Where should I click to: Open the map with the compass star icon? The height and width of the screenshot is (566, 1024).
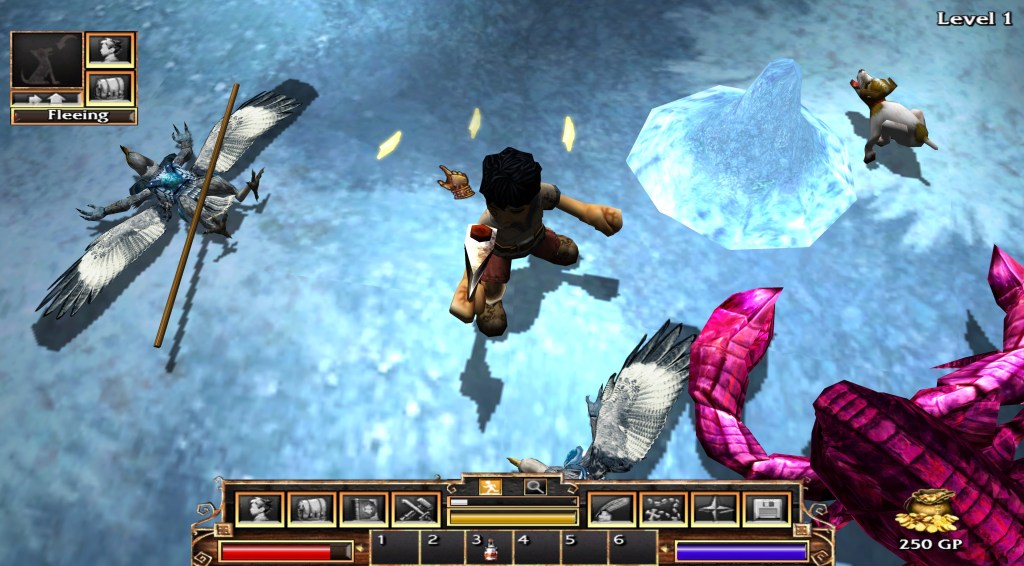coord(715,509)
